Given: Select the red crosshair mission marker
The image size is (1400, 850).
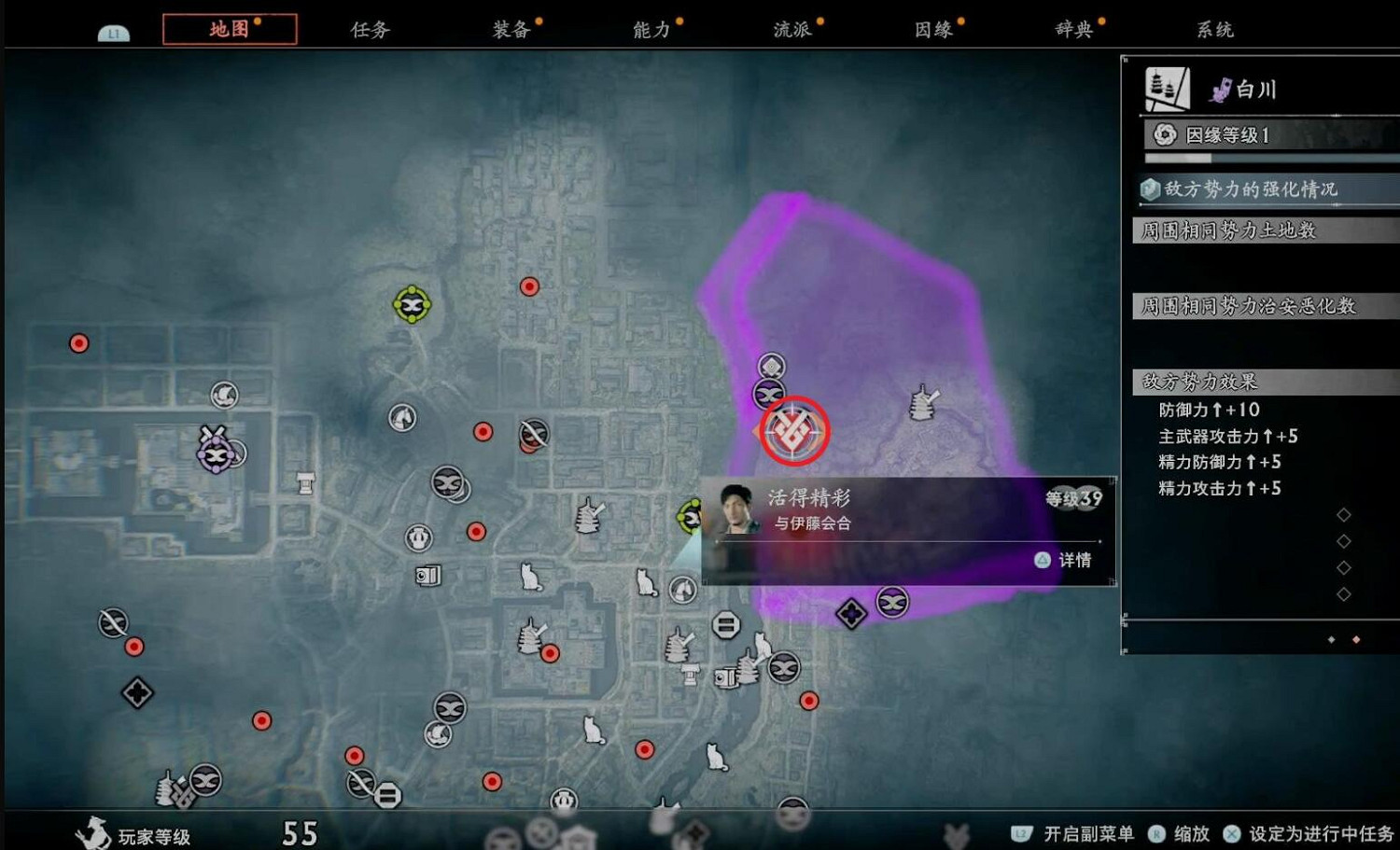Looking at the screenshot, I should point(794,431).
